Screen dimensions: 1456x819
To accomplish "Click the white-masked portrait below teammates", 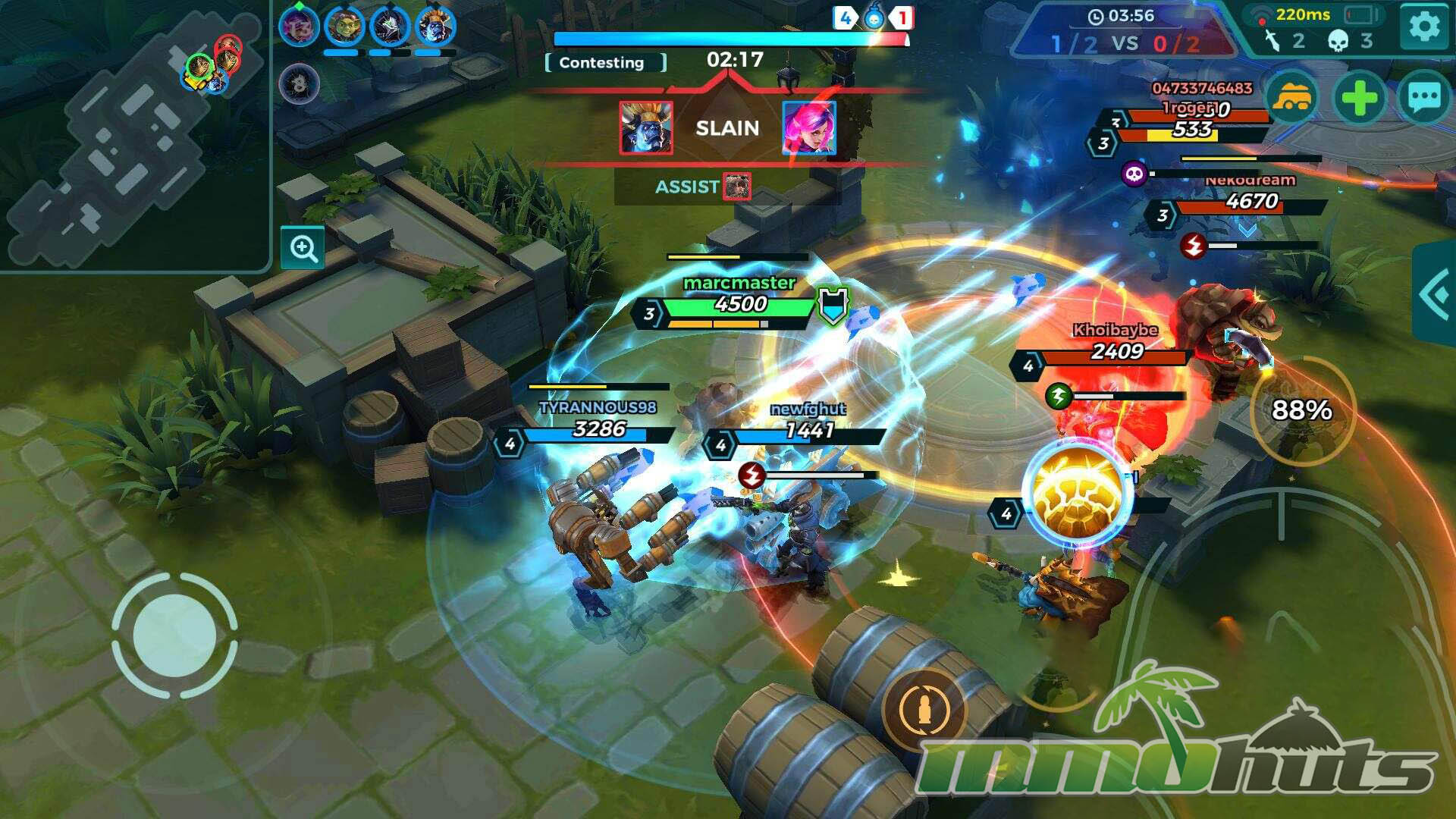I will [299, 83].
